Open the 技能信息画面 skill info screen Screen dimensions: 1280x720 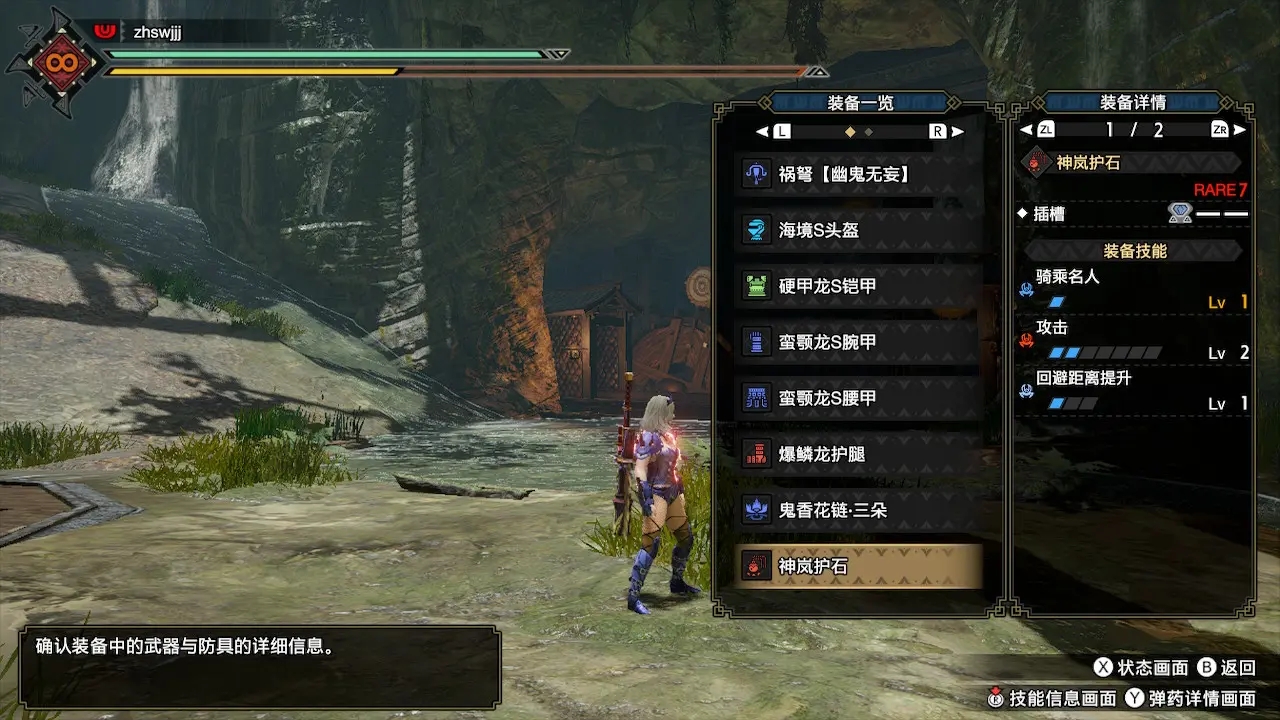[x=1050, y=699]
